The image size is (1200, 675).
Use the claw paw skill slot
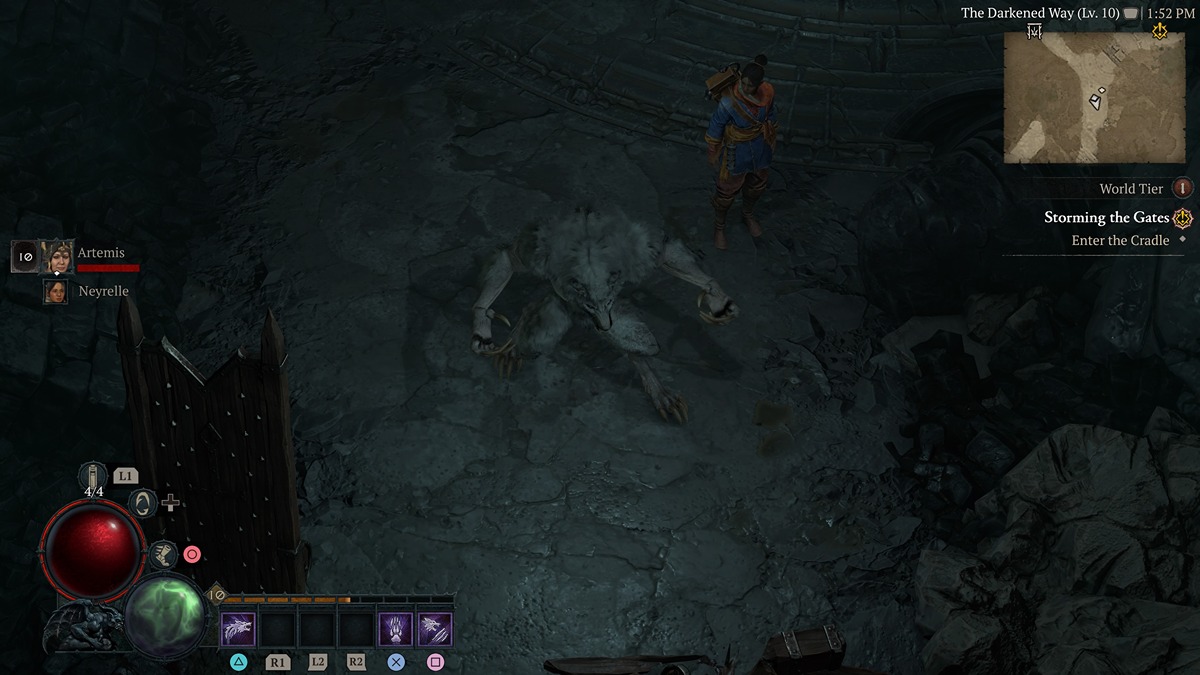396,630
